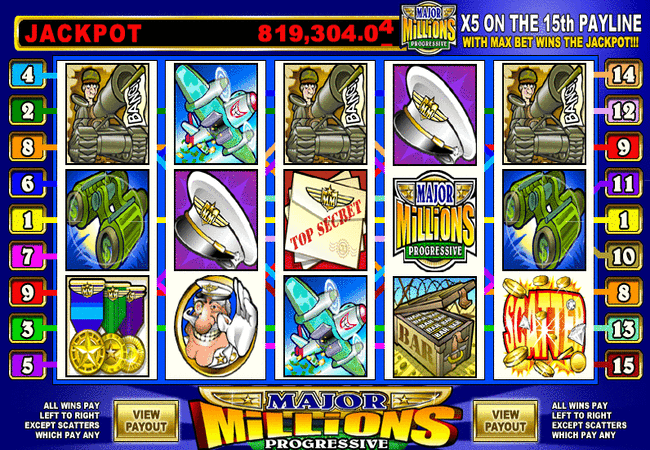Viewport: 650px width, 450px height.
Task: Choose the green payline 2 marker
Action: tap(27, 110)
